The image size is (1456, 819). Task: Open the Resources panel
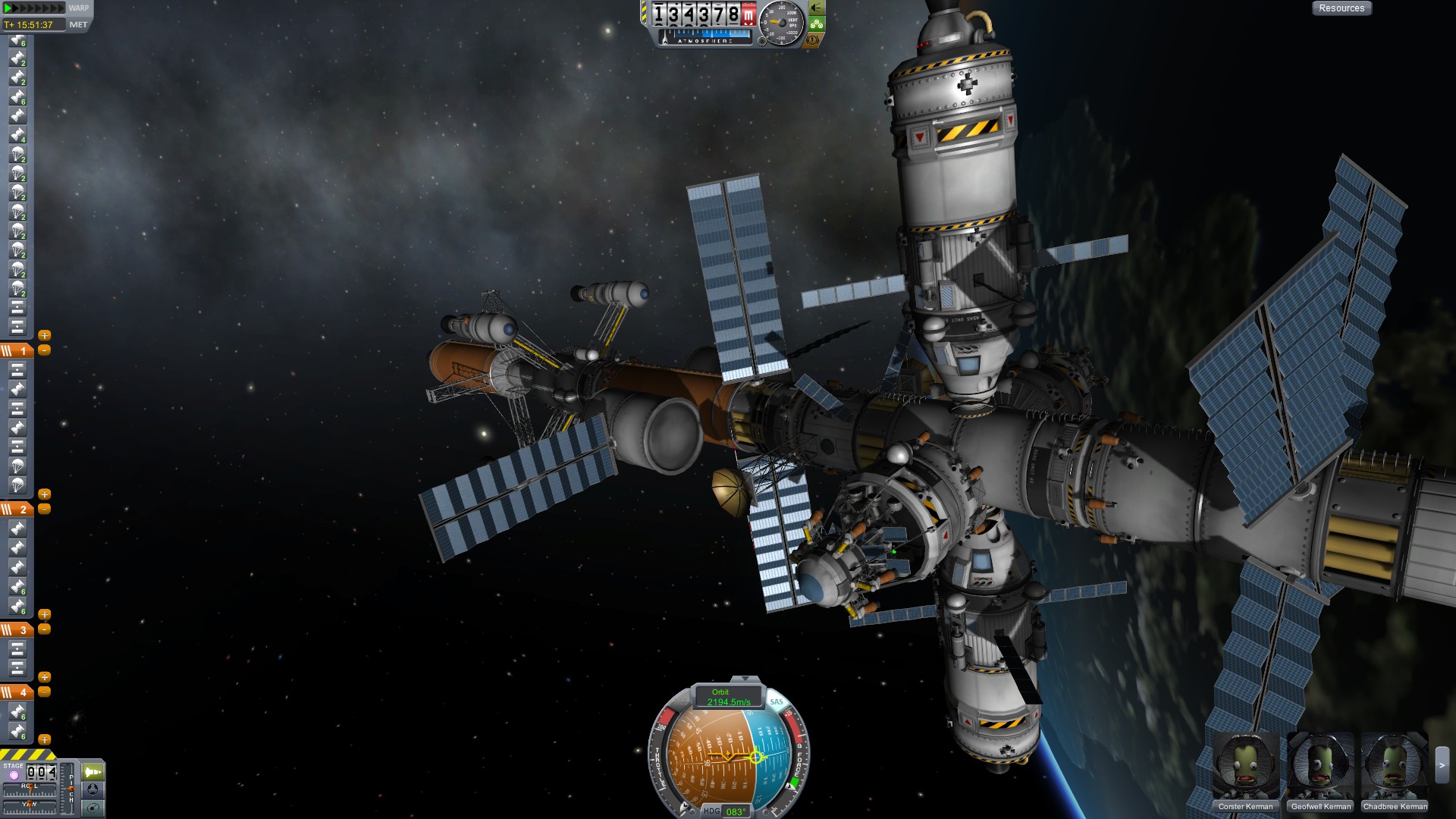coord(1341,8)
